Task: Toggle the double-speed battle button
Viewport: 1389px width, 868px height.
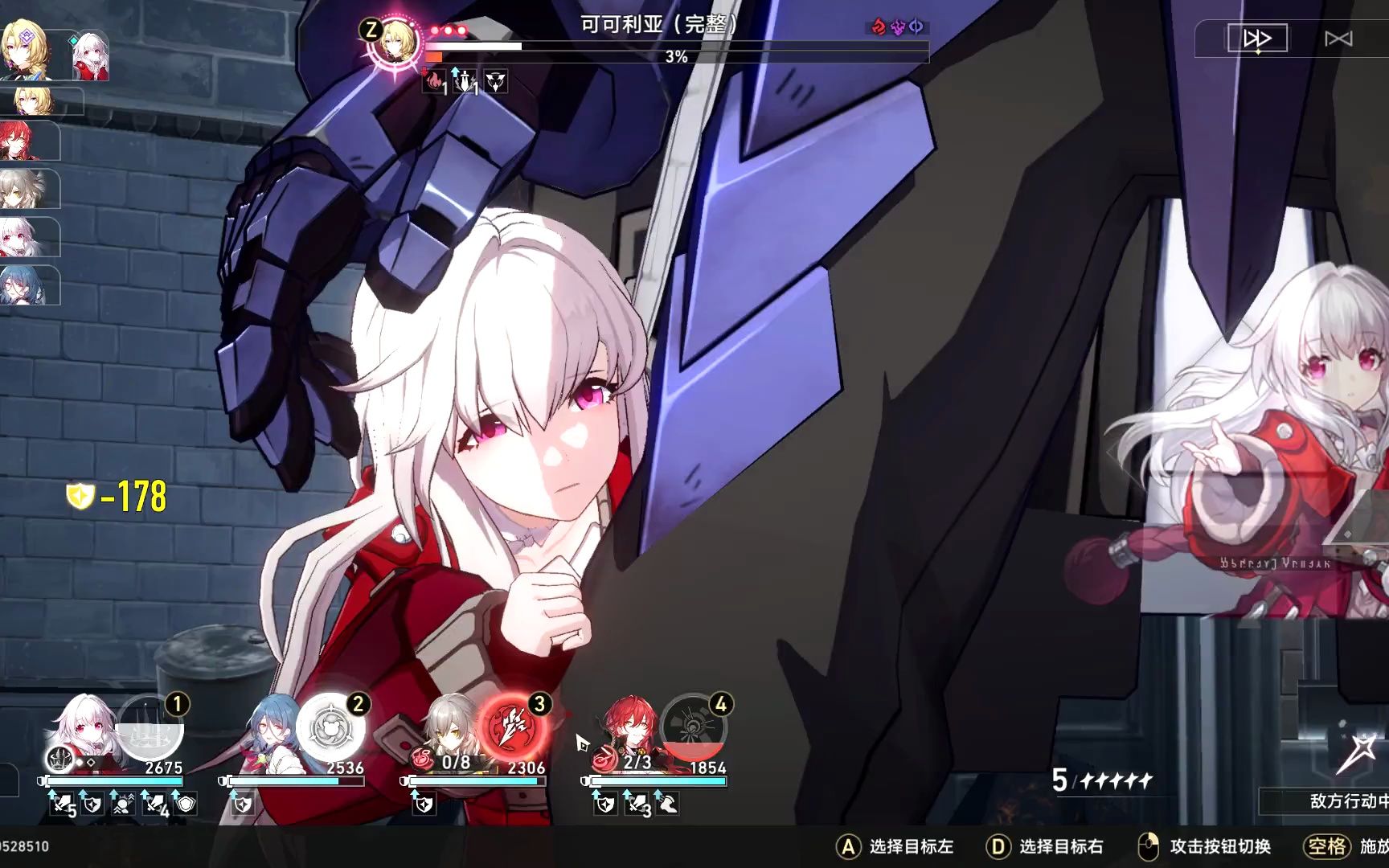Action: (x=1259, y=37)
